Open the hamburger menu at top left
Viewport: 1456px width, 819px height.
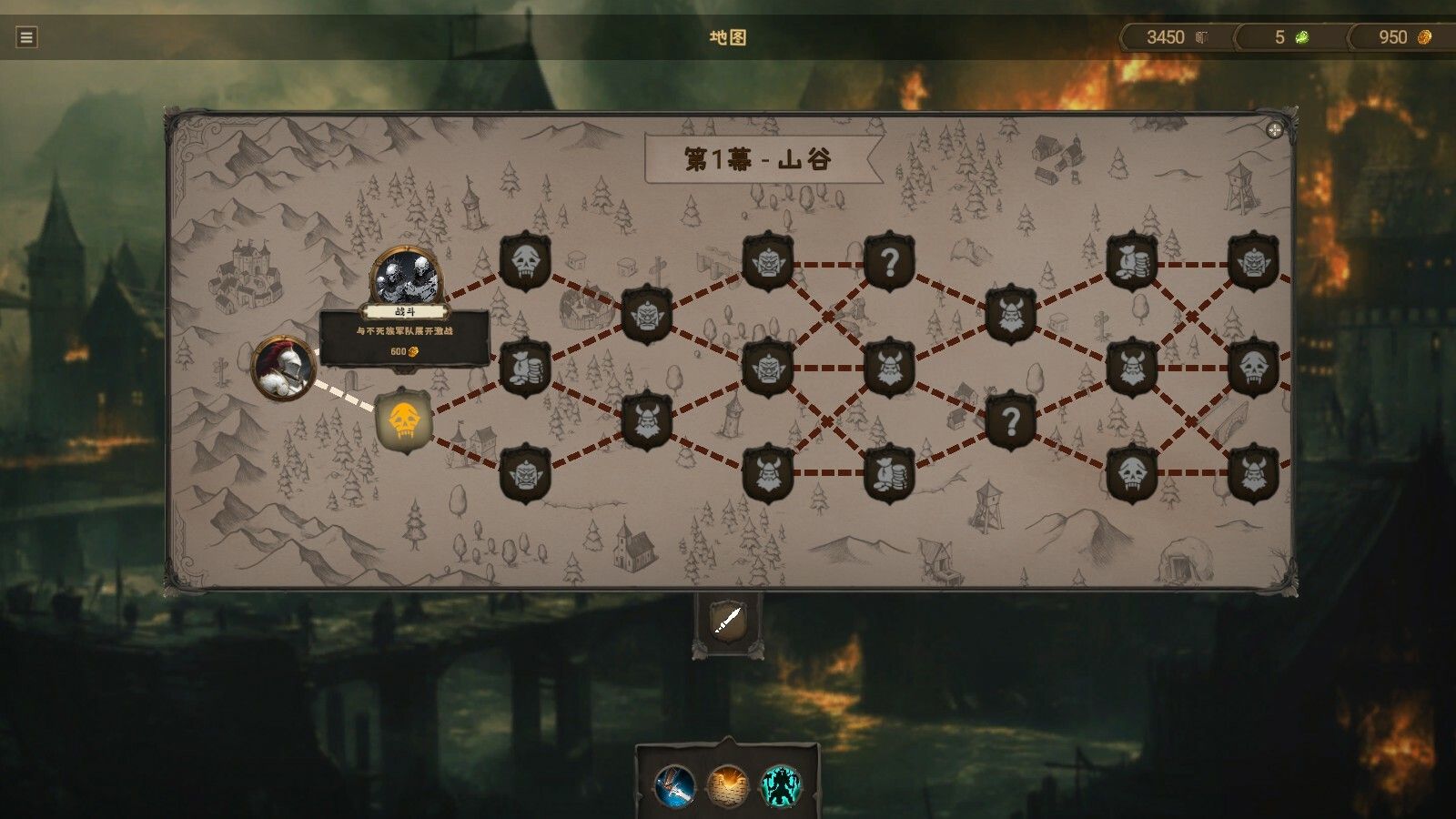pos(25,38)
